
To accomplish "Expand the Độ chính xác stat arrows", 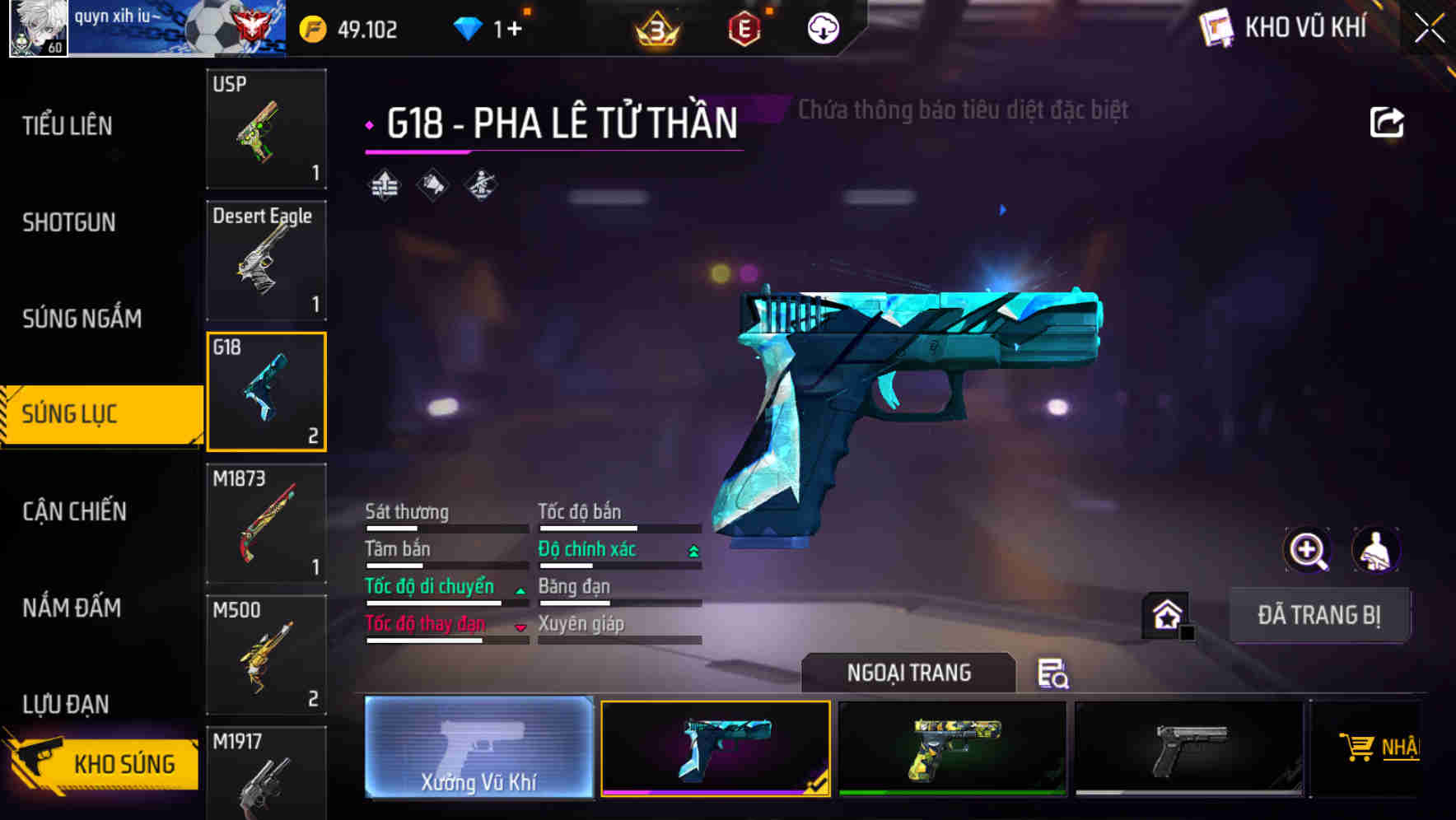I will [x=691, y=548].
